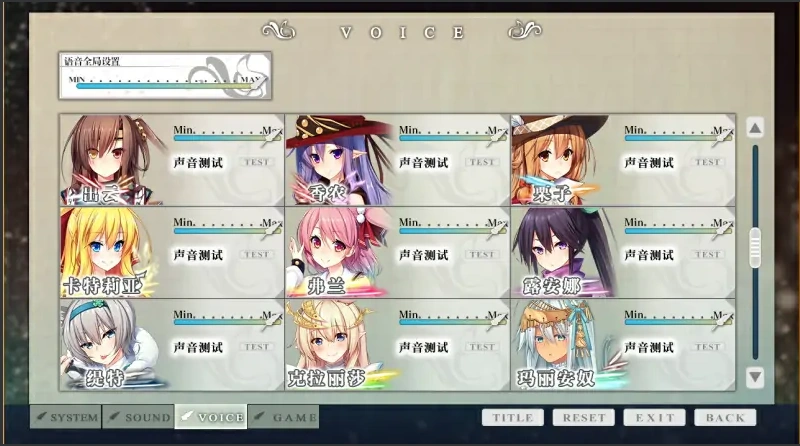This screenshot has height=446, width=800.
Task: Switch to the GAME tab
Action: [x=284, y=417]
